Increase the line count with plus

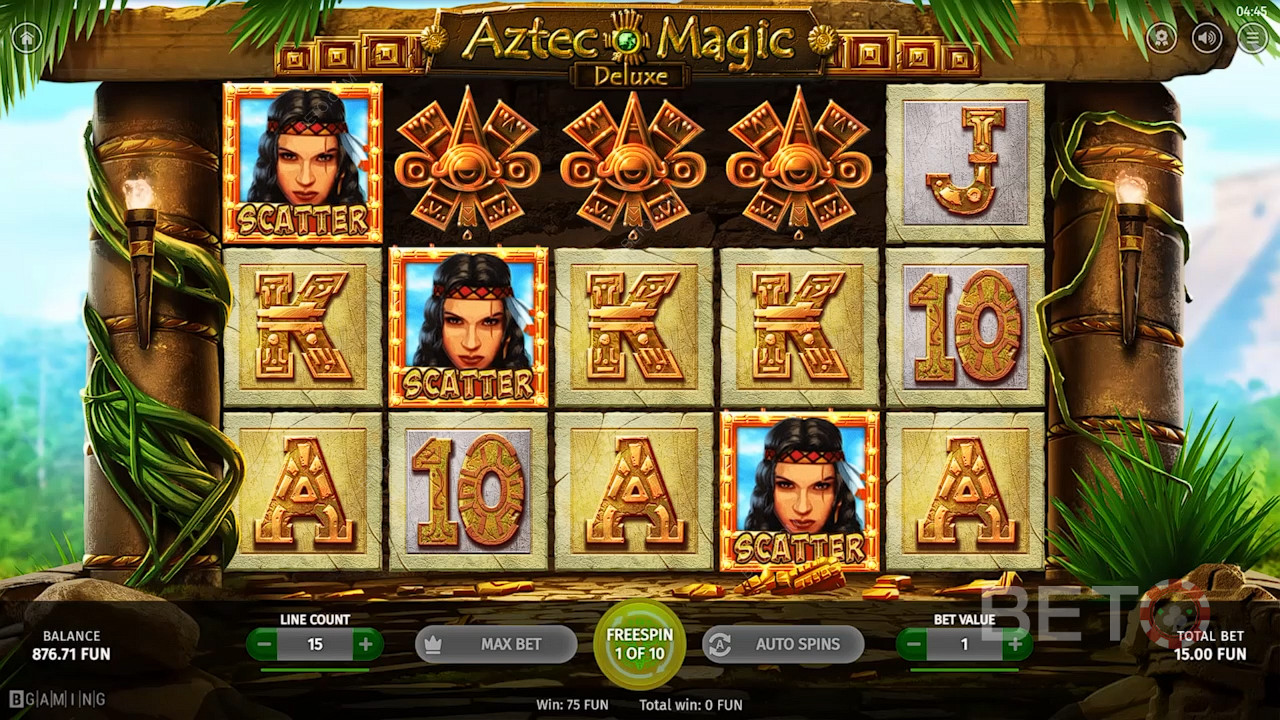click(365, 645)
